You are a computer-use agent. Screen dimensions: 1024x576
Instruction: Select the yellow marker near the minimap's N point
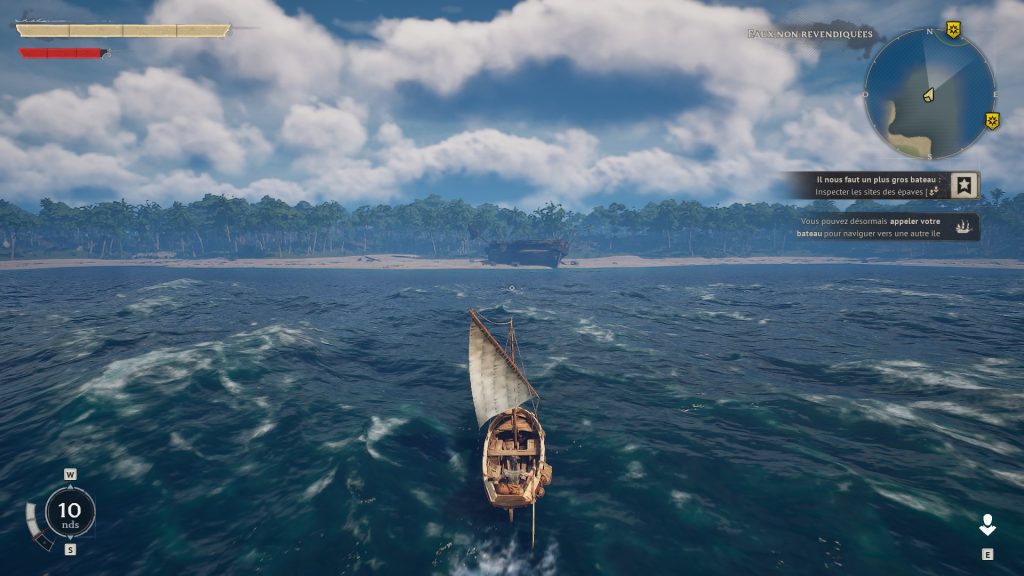953,30
